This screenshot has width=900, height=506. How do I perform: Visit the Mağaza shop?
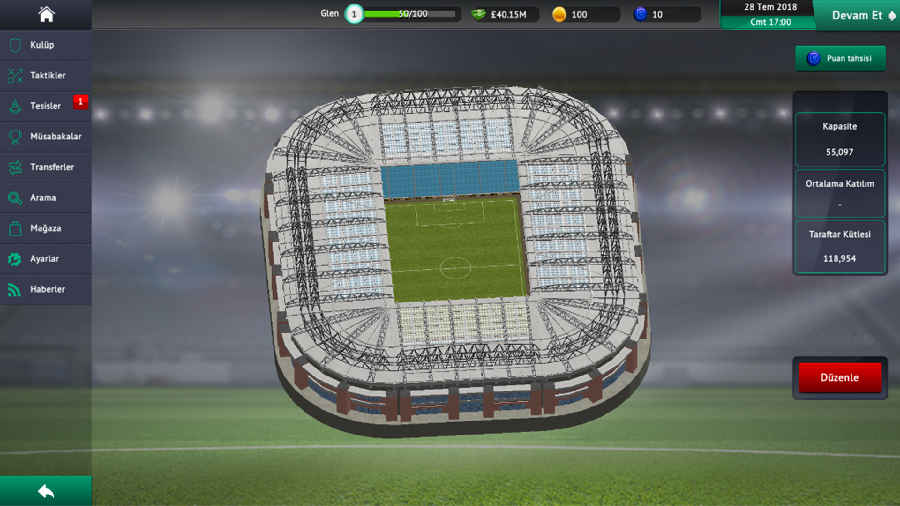pyautogui.click(x=46, y=228)
